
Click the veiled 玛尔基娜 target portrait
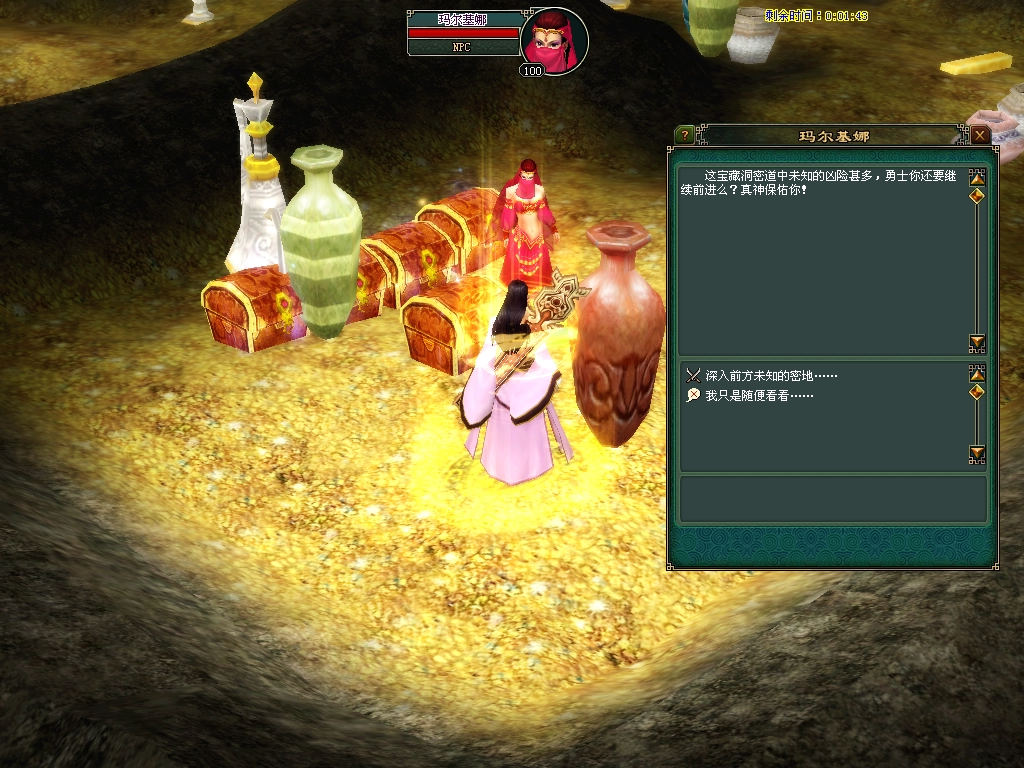pos(554,41)
